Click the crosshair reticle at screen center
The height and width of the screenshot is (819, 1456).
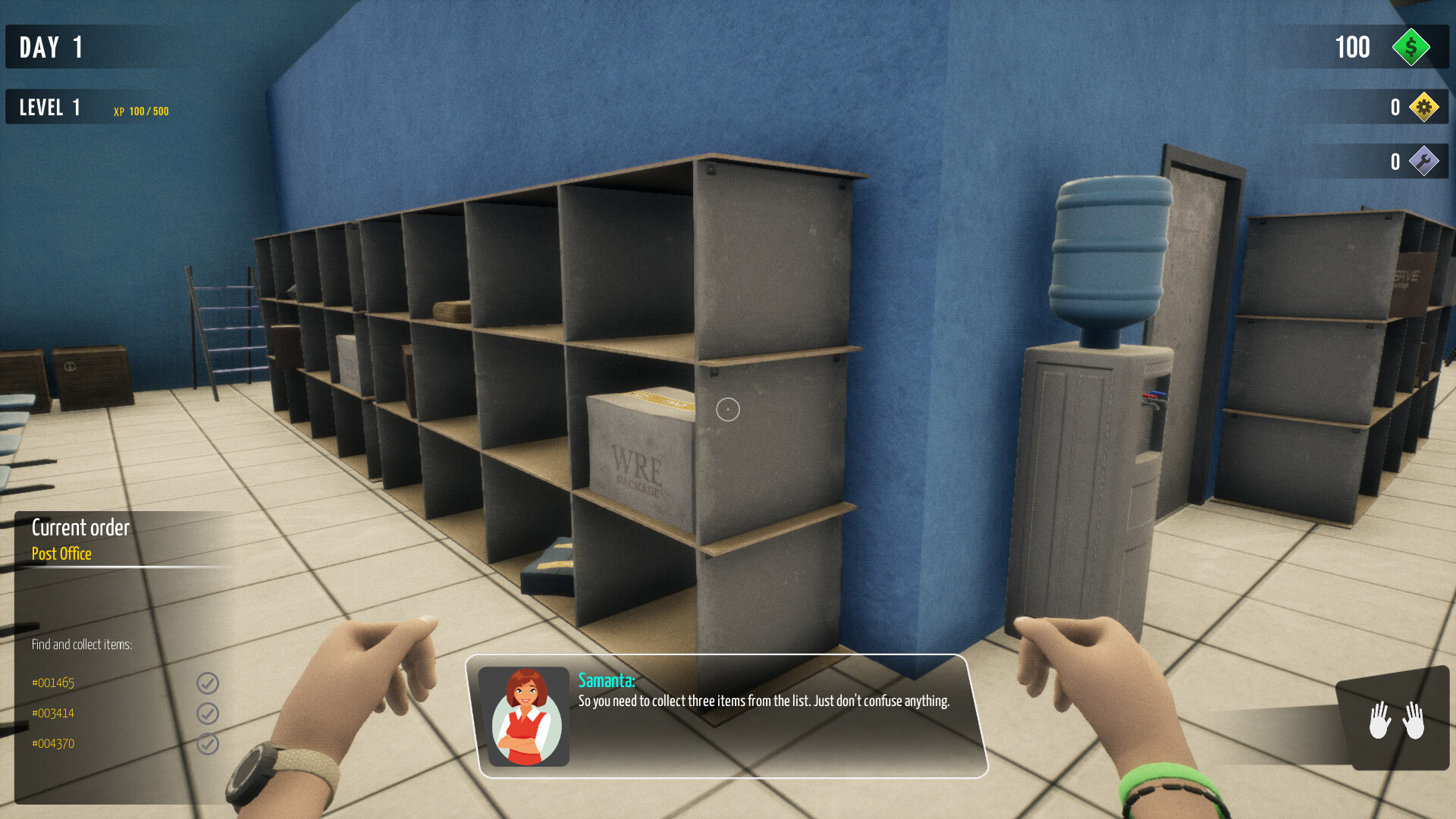click(726, 409)
